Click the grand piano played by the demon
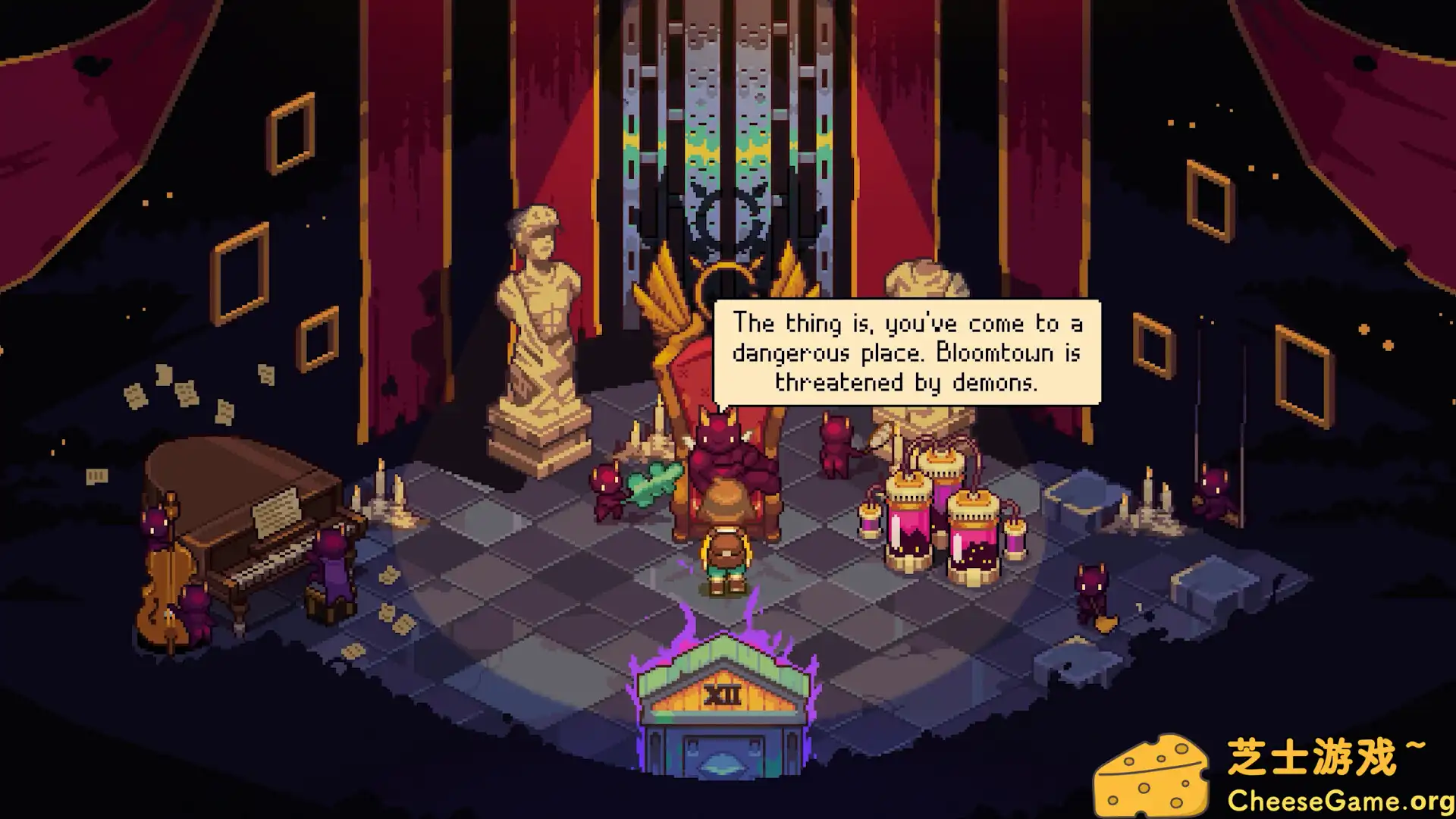 coord(243,531)
